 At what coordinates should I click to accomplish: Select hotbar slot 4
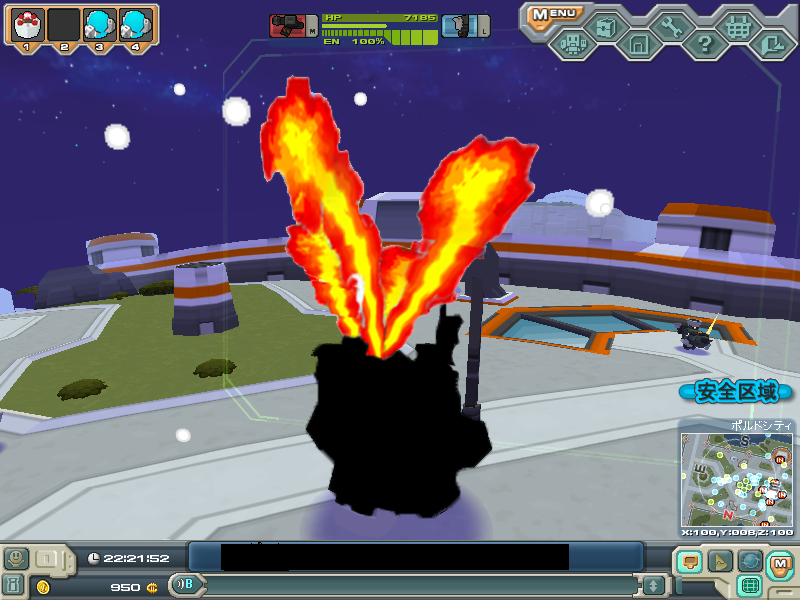tap(135, 23)
